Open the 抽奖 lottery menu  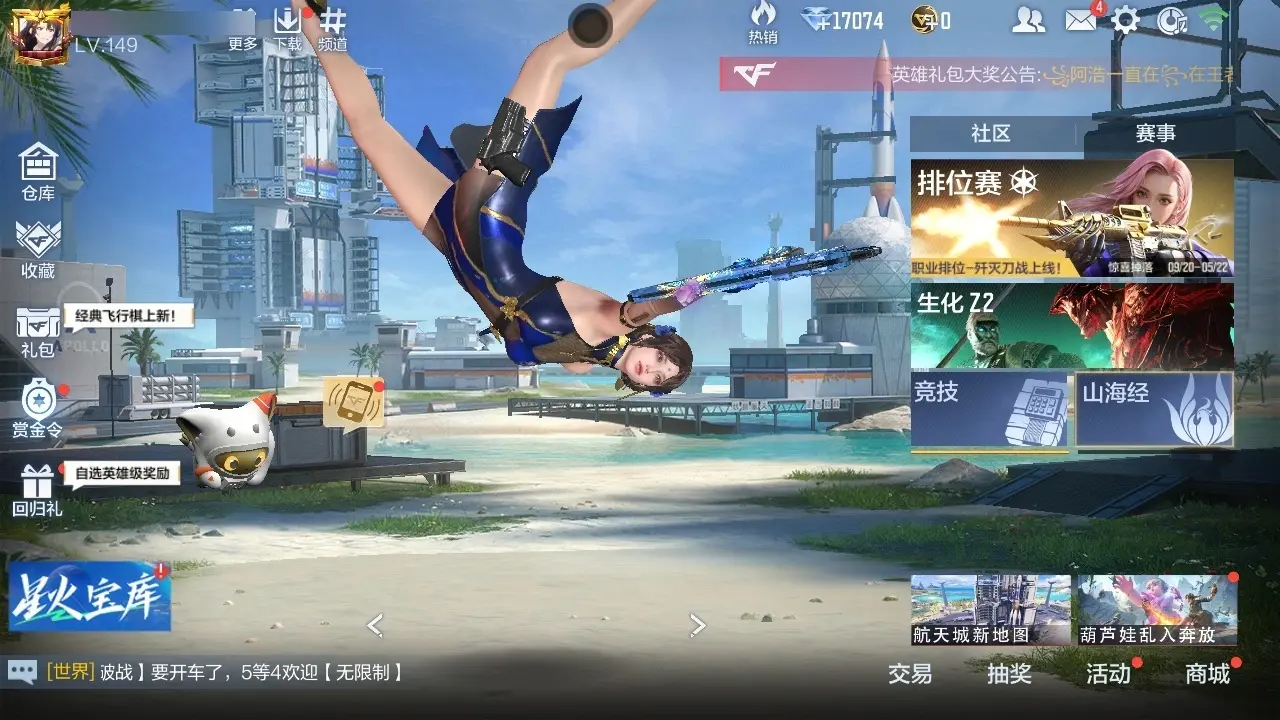1009,674
